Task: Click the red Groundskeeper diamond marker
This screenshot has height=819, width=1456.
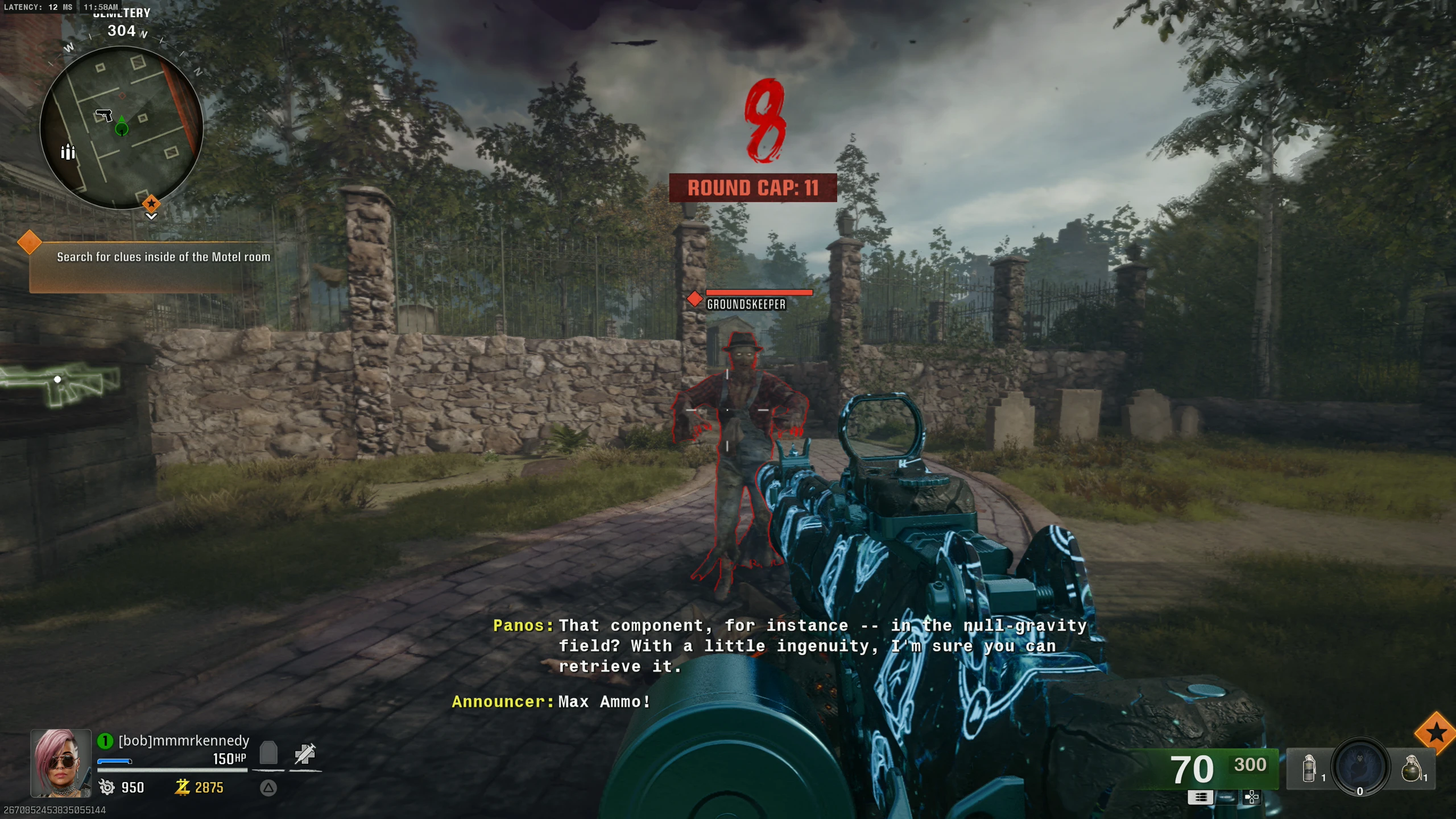Action: pyautogui.click(x=694, y=299)
